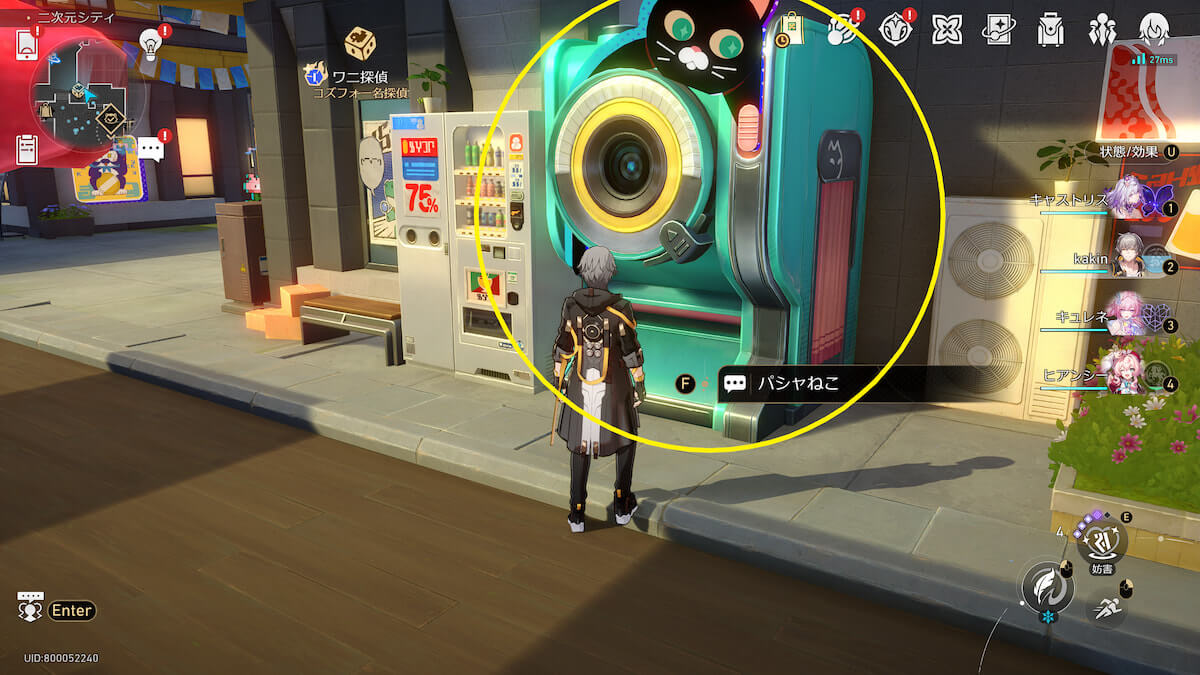Open the team lineup icon

pos(1102,29)
